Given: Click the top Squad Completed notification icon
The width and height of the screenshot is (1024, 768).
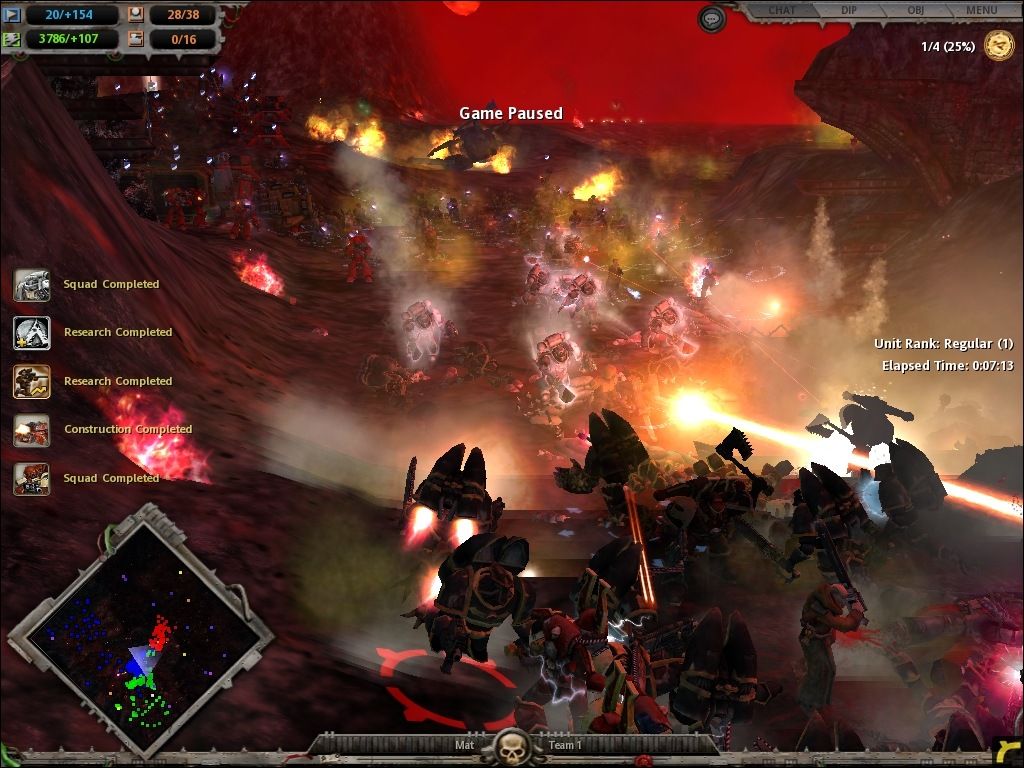Looking at the screenshot, I should click(x=31, y=285).
